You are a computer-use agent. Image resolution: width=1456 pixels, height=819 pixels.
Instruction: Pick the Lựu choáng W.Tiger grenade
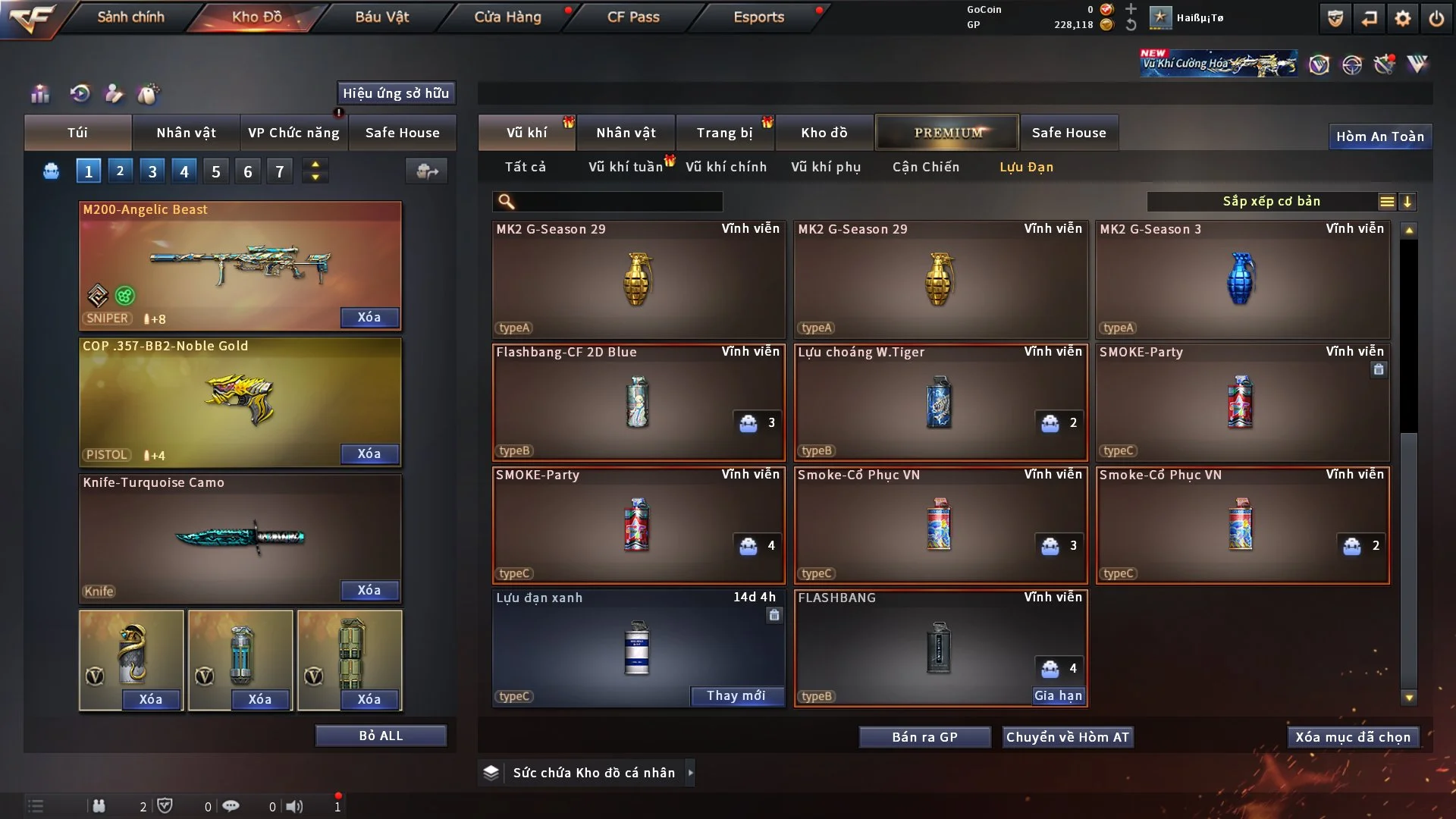point(940,402)
